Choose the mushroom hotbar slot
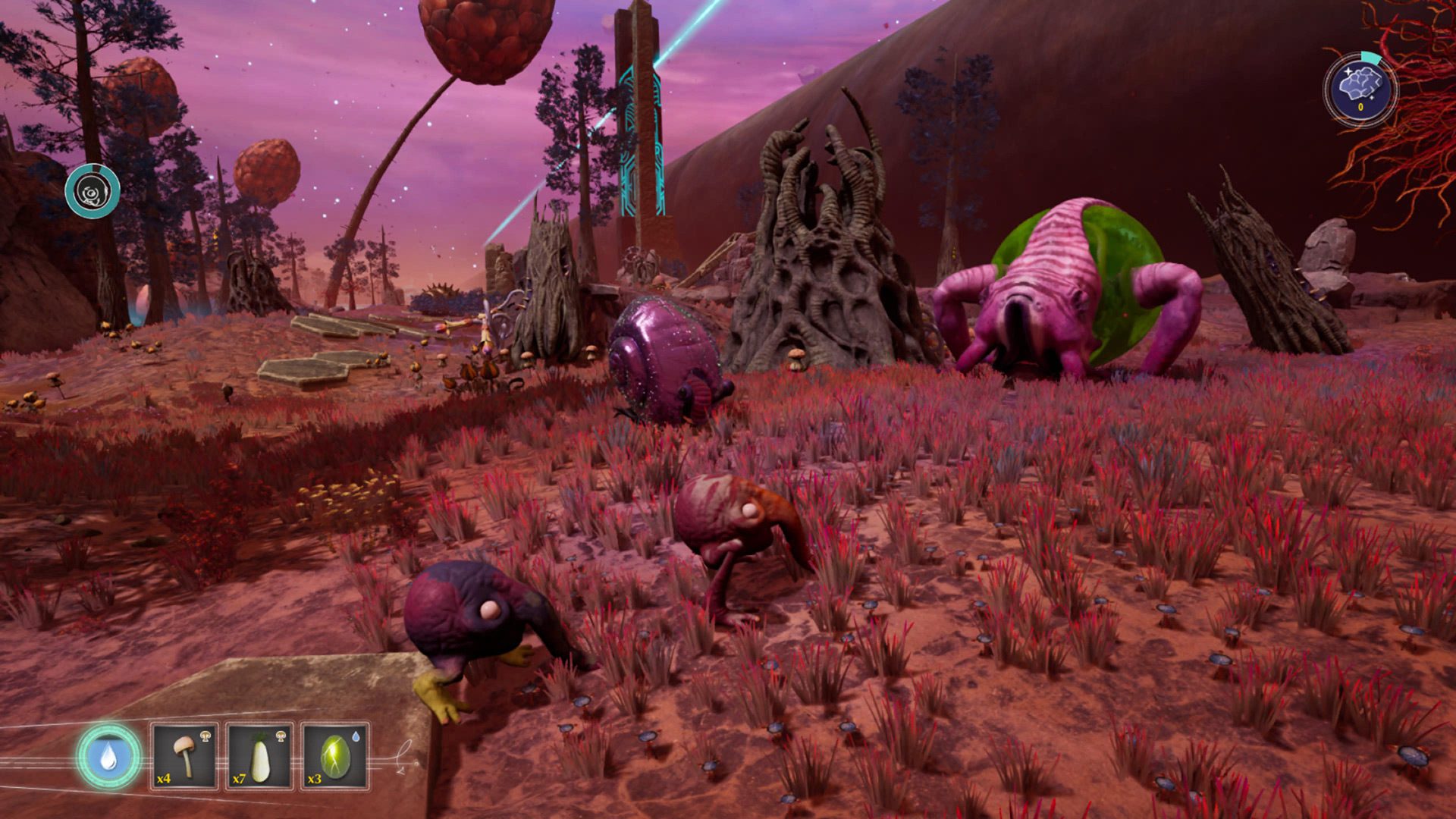This screenshot has width=1456, height=819. point(184,756)
